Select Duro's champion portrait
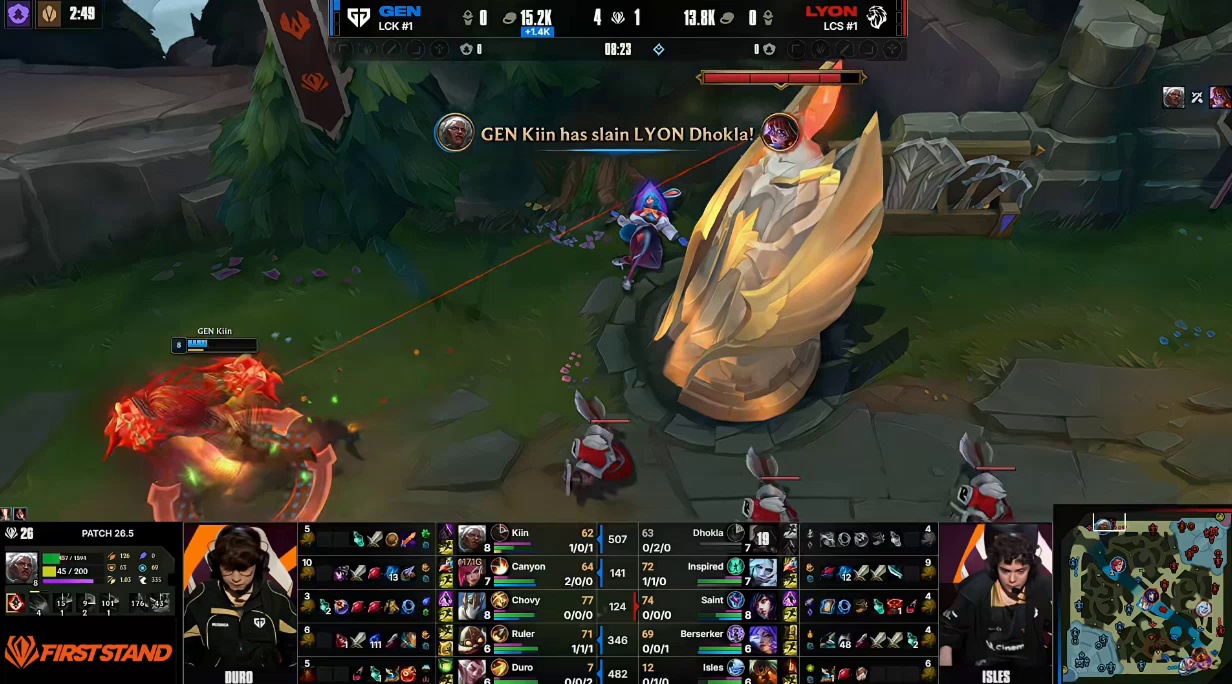Image resolution: width=1232 pixels, height=684 pixels. [471, 670]
